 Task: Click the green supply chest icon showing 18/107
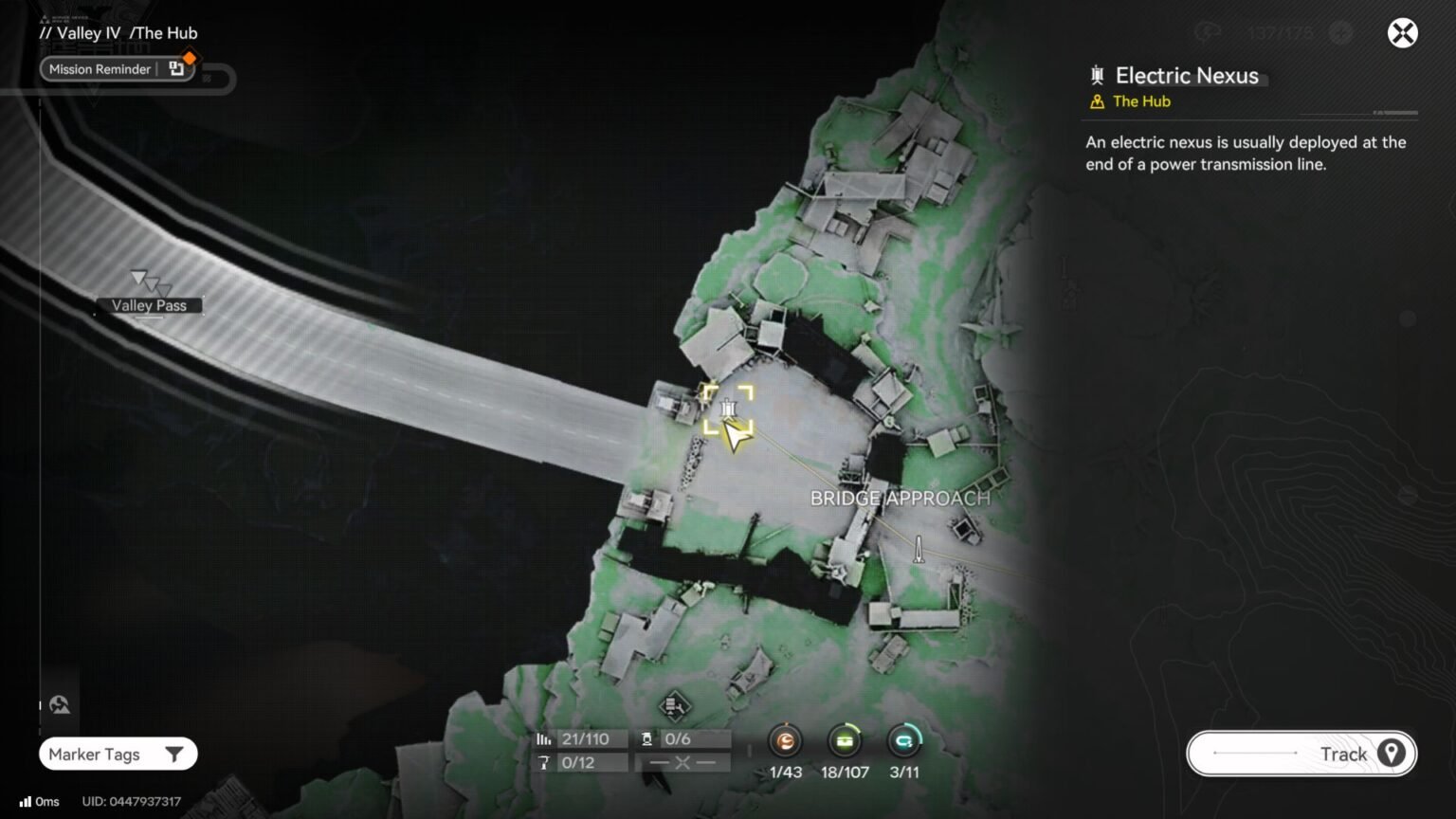pyautogui.click(x=845, y=742)
